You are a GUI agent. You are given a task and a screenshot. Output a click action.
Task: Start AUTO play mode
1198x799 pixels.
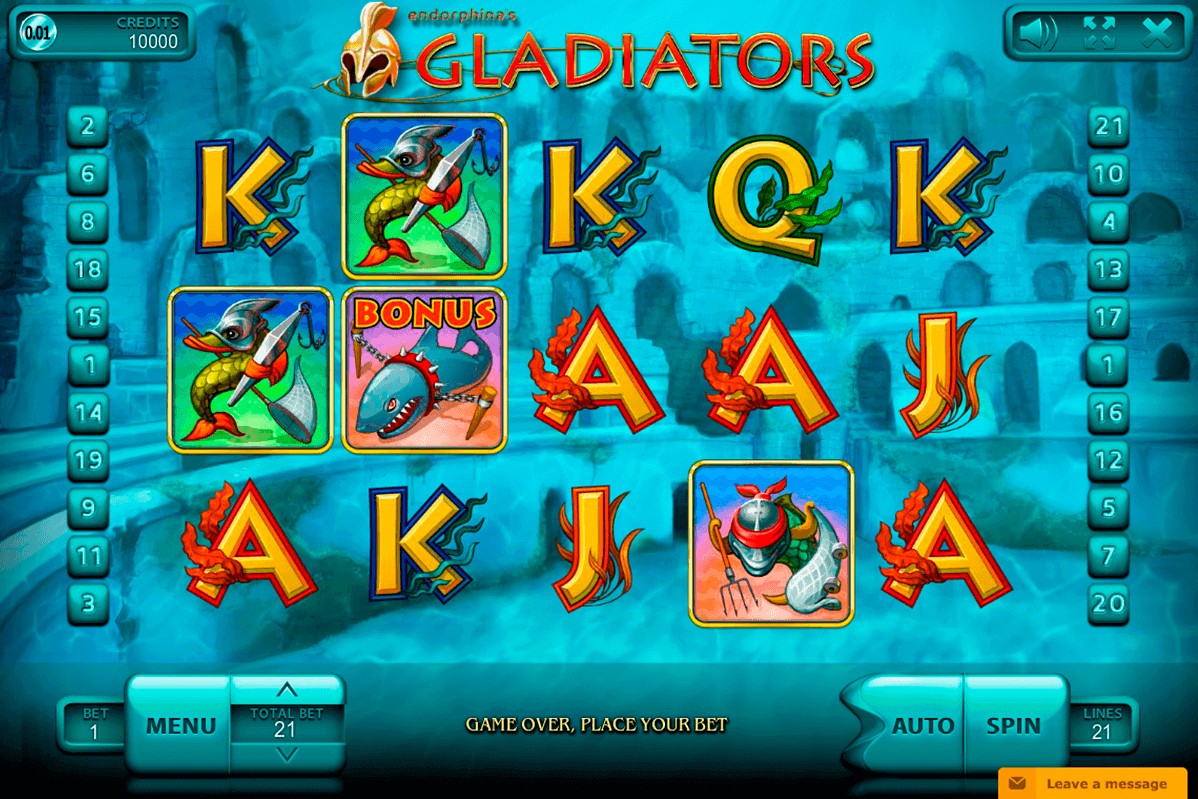coord(922,725)
